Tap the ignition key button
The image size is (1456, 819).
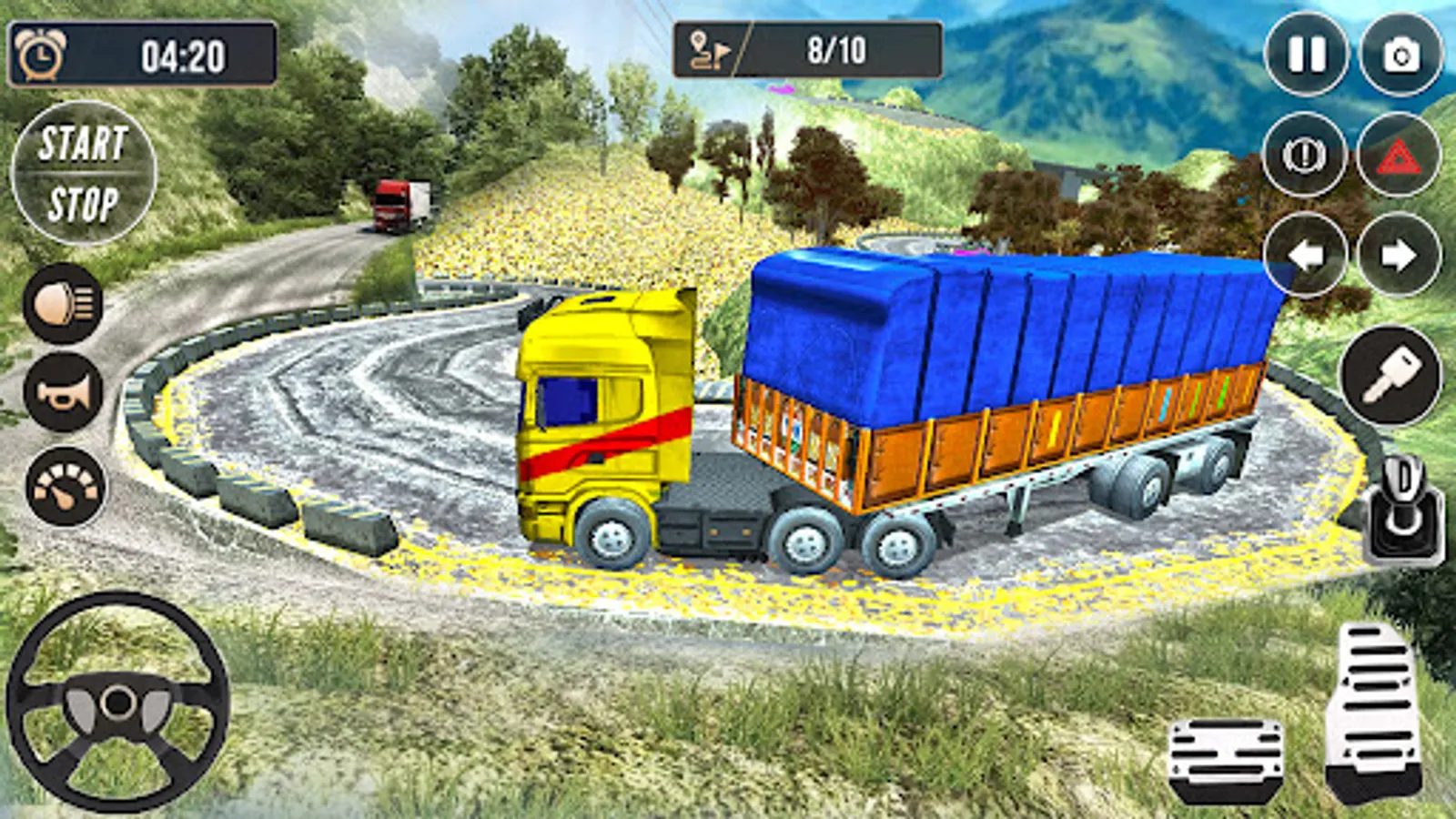(x=1390, y=375)
